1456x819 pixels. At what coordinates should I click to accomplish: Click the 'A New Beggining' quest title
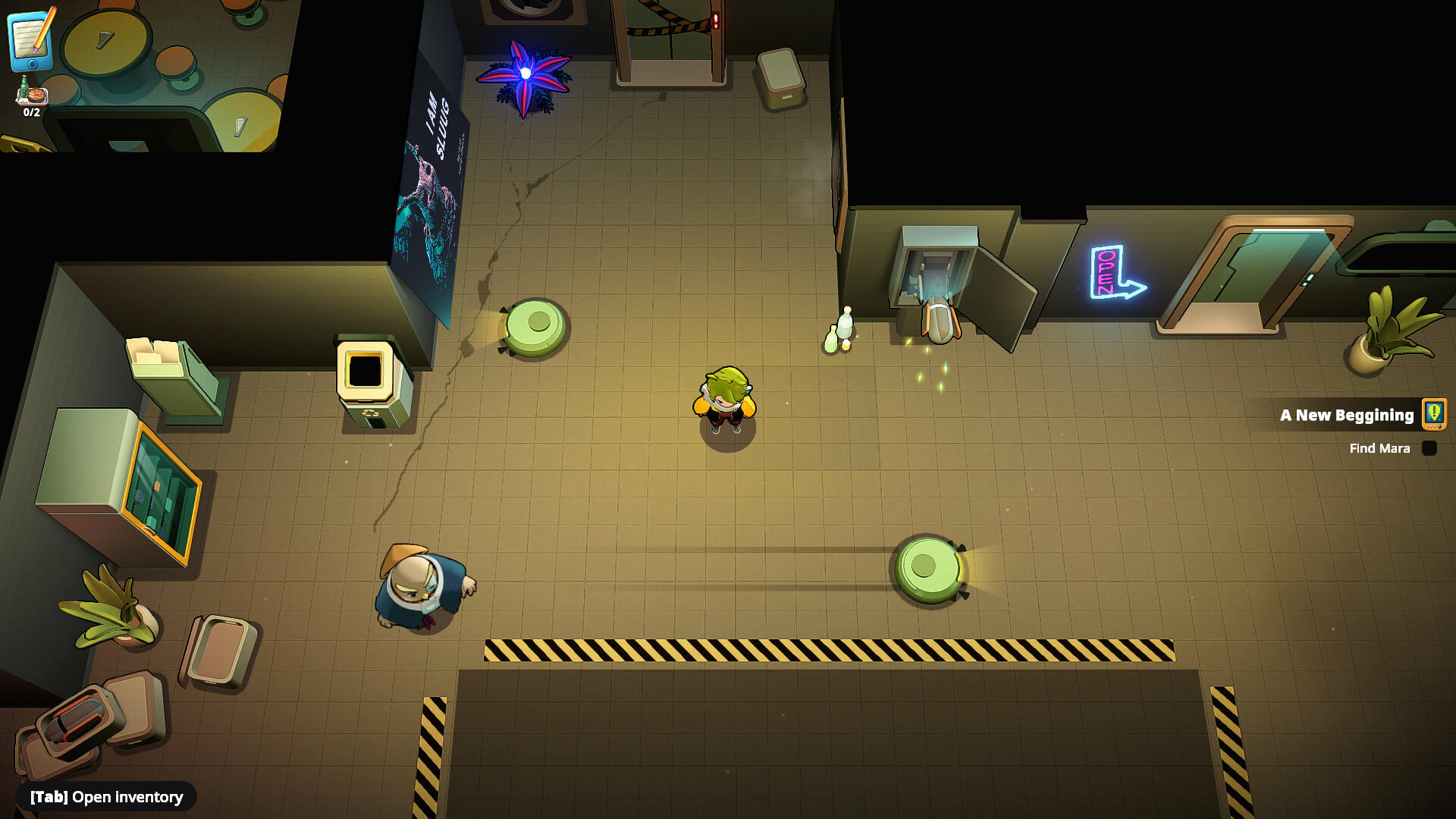point(1346,415)
